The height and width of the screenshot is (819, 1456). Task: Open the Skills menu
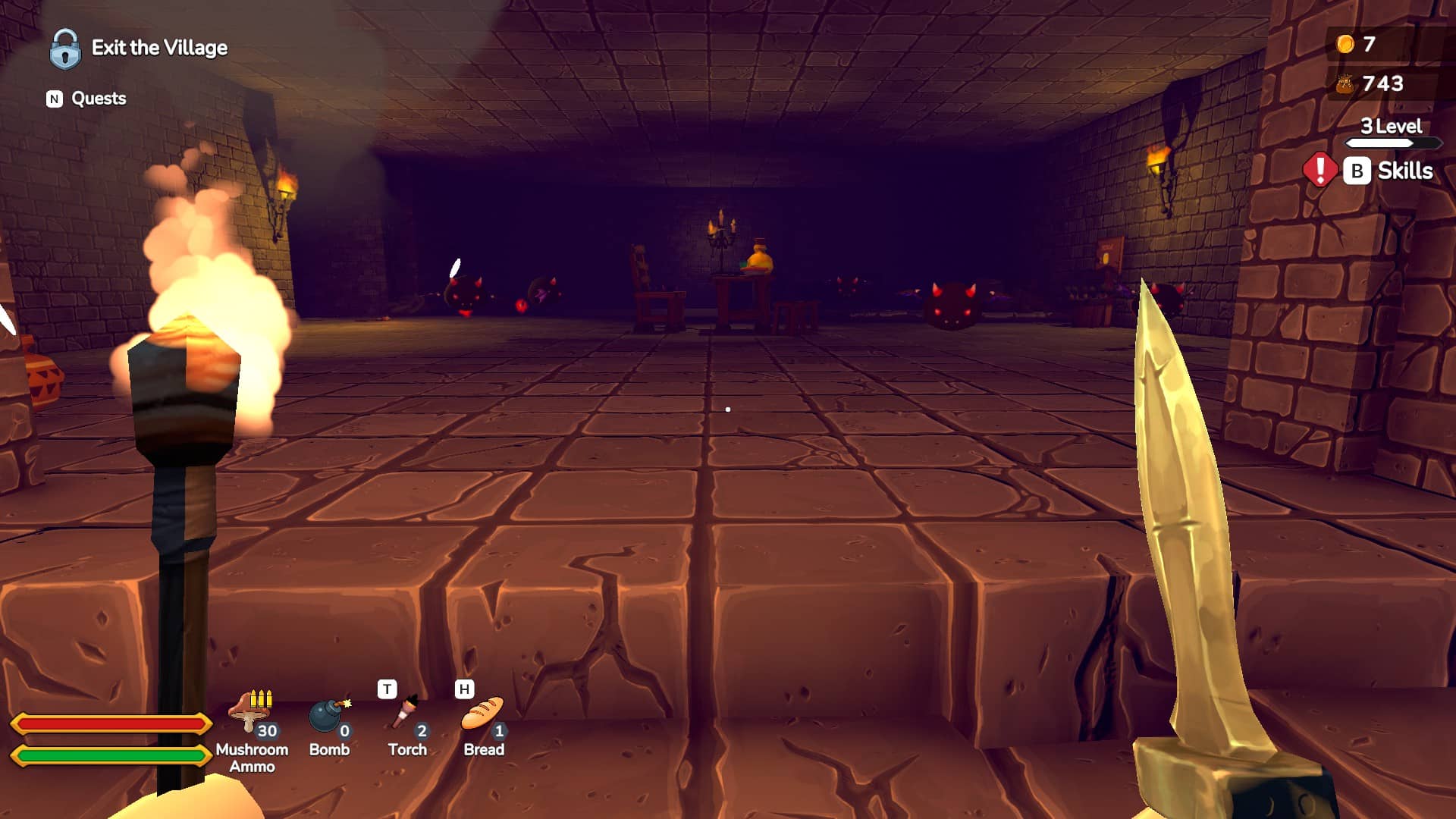tap(1389, 171)
